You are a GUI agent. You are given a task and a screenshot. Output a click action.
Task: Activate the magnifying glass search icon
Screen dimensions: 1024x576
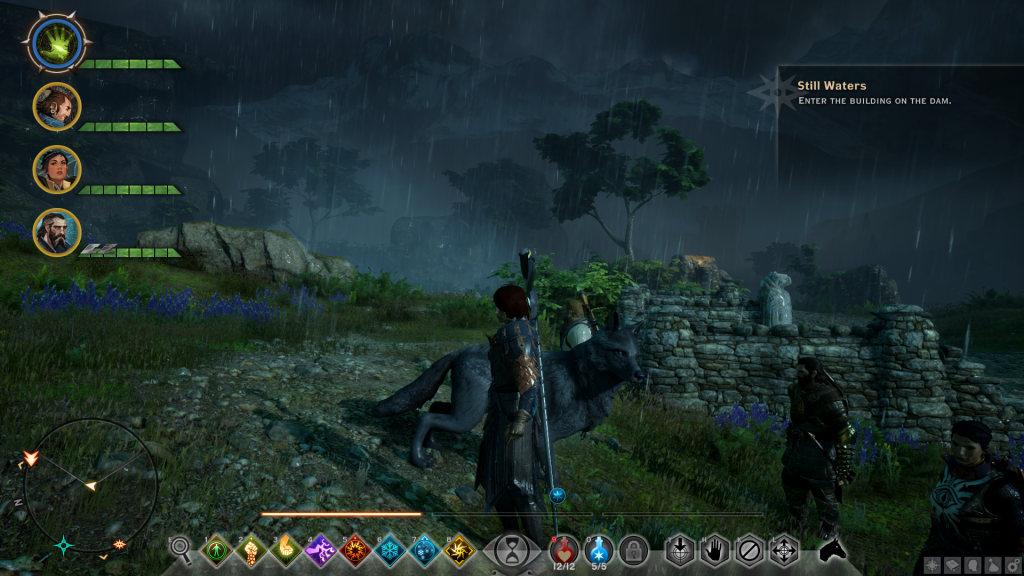click(181, 548)
